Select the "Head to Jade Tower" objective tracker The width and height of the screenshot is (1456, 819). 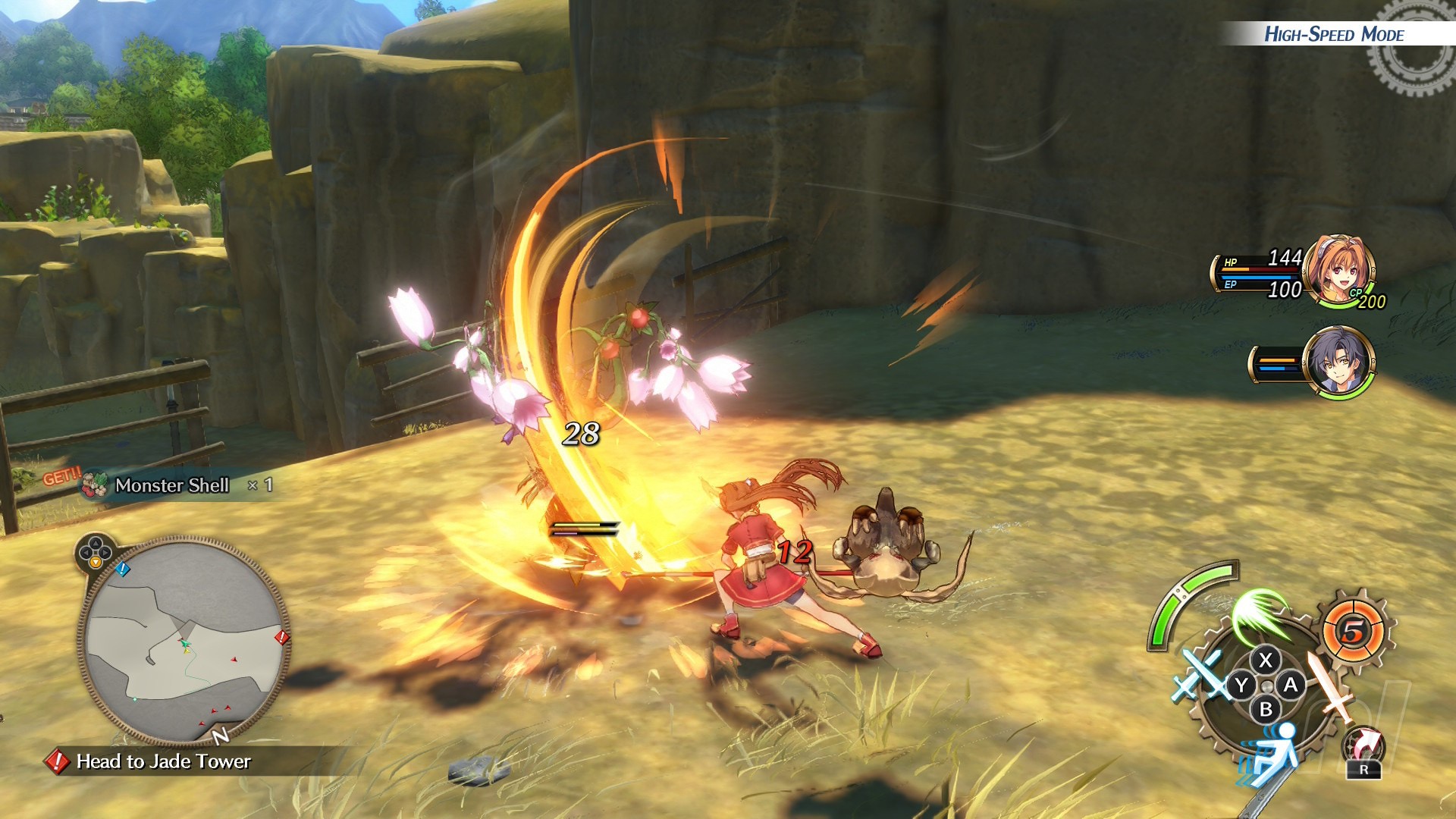(163, 761)
